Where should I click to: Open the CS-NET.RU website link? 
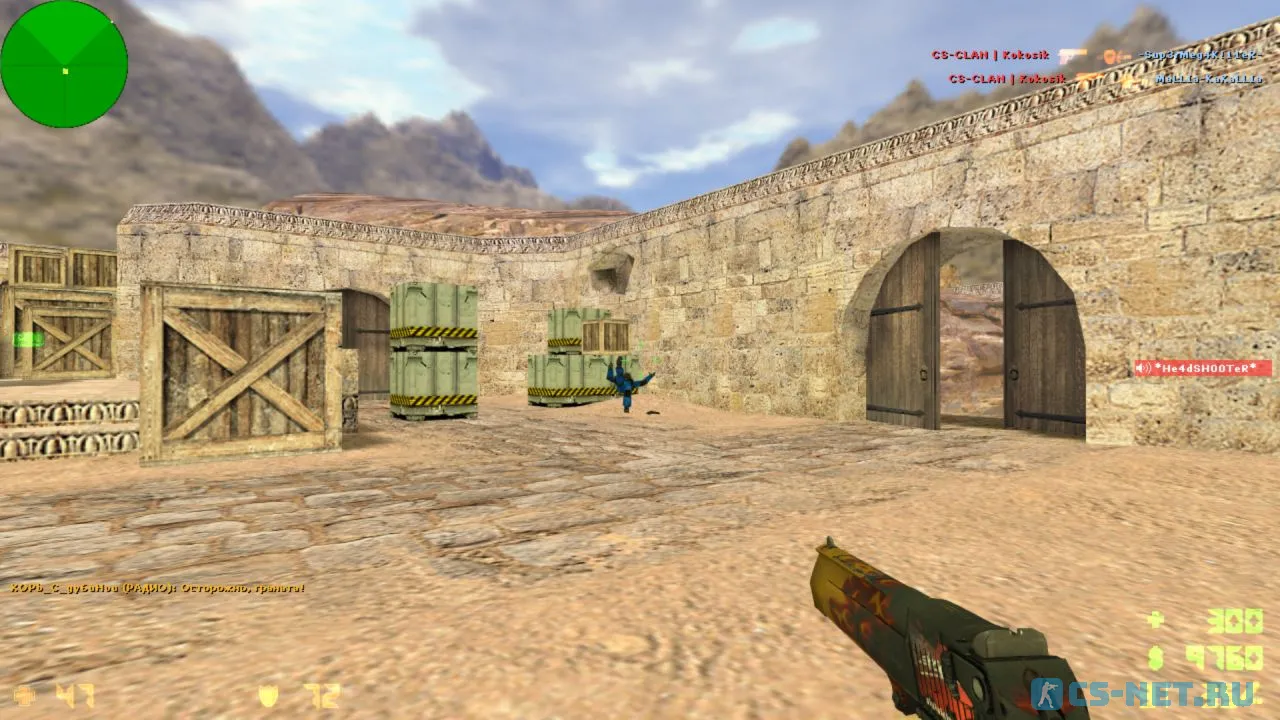point(1165,695)
